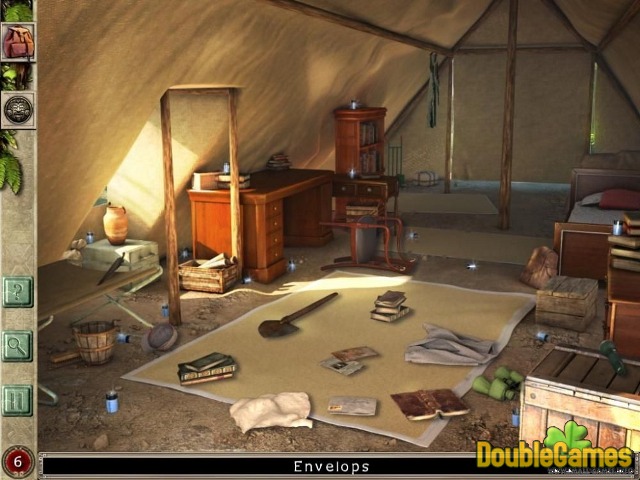Click the question mark help button
Viewport: 640px width, 480px height.
[x=17, y=292]
